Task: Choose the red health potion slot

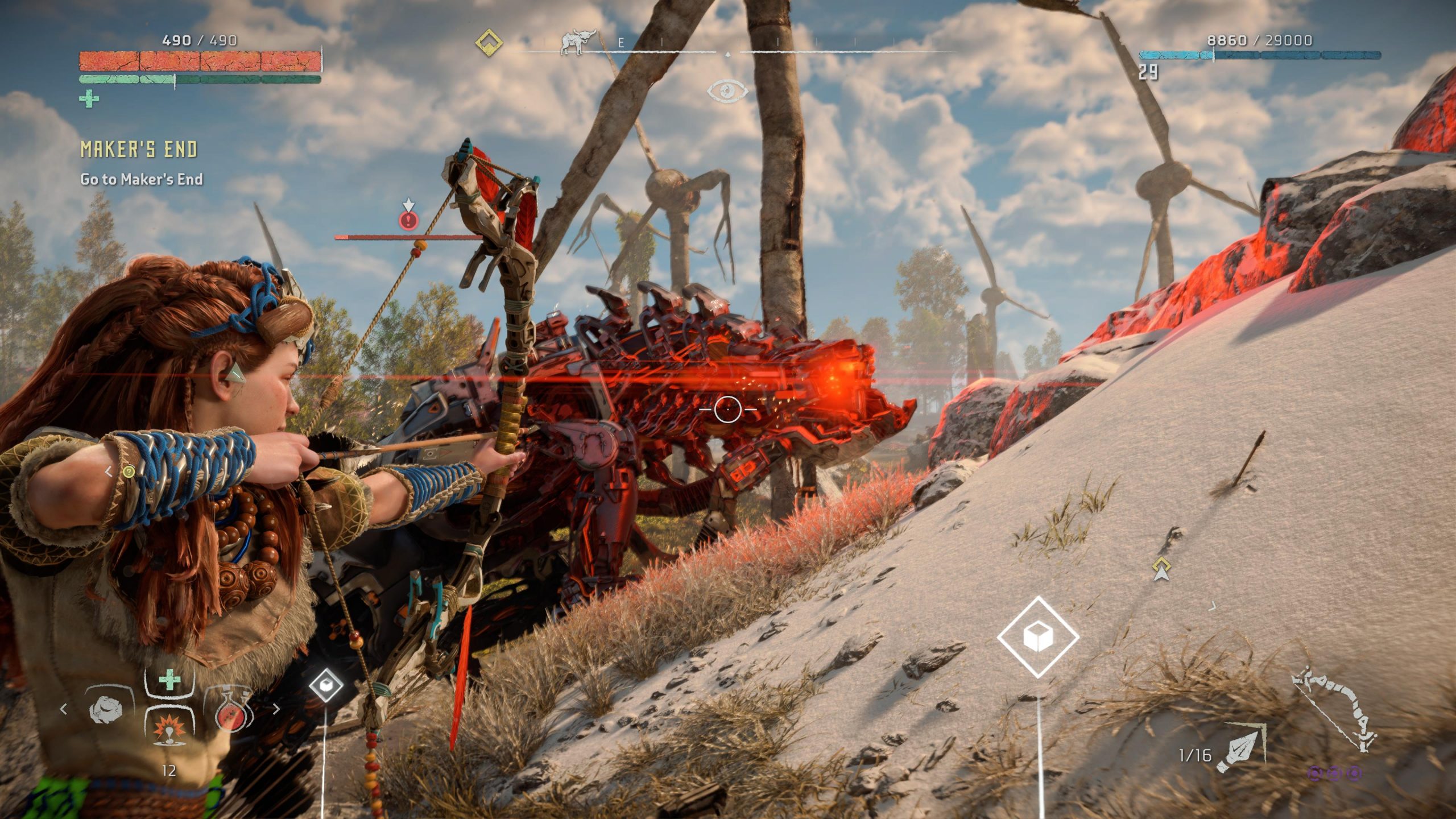Action: click(230, 710)
